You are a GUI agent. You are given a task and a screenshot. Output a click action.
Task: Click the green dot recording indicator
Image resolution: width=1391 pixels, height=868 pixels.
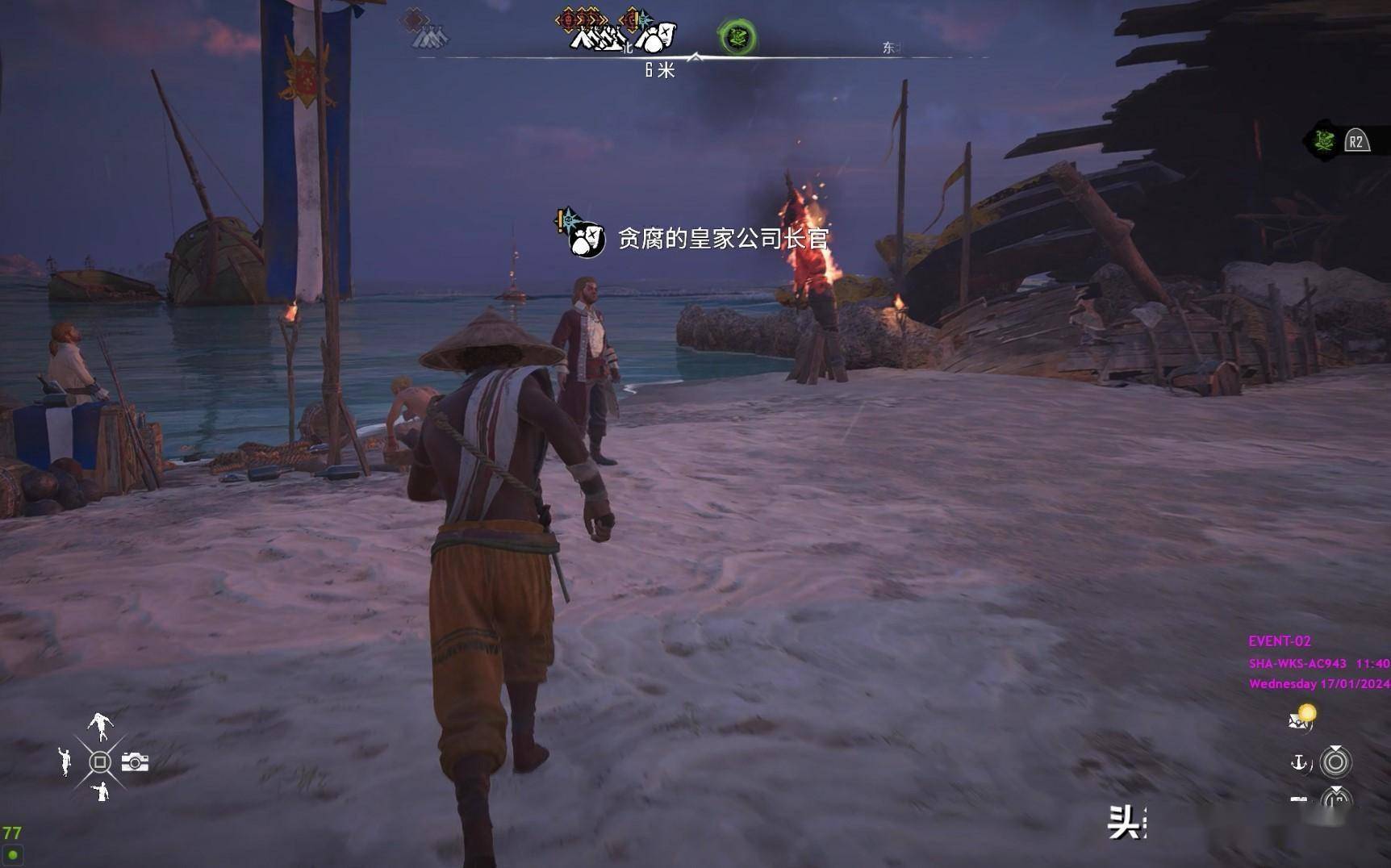13,854
